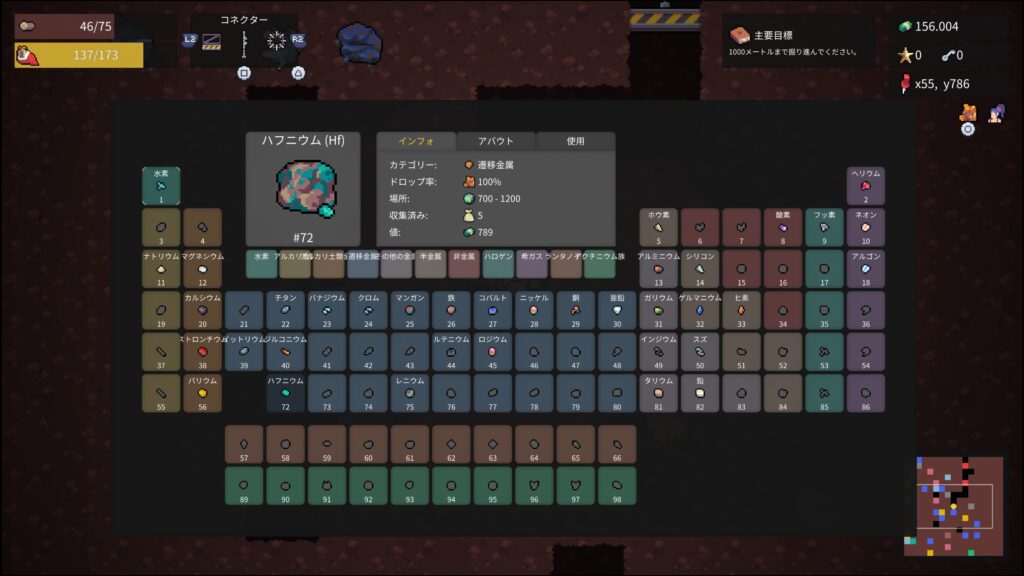This screenshot has height=576, width=1024.
Task: Choose the ヘリウム element tile
Action: point(866,186)
